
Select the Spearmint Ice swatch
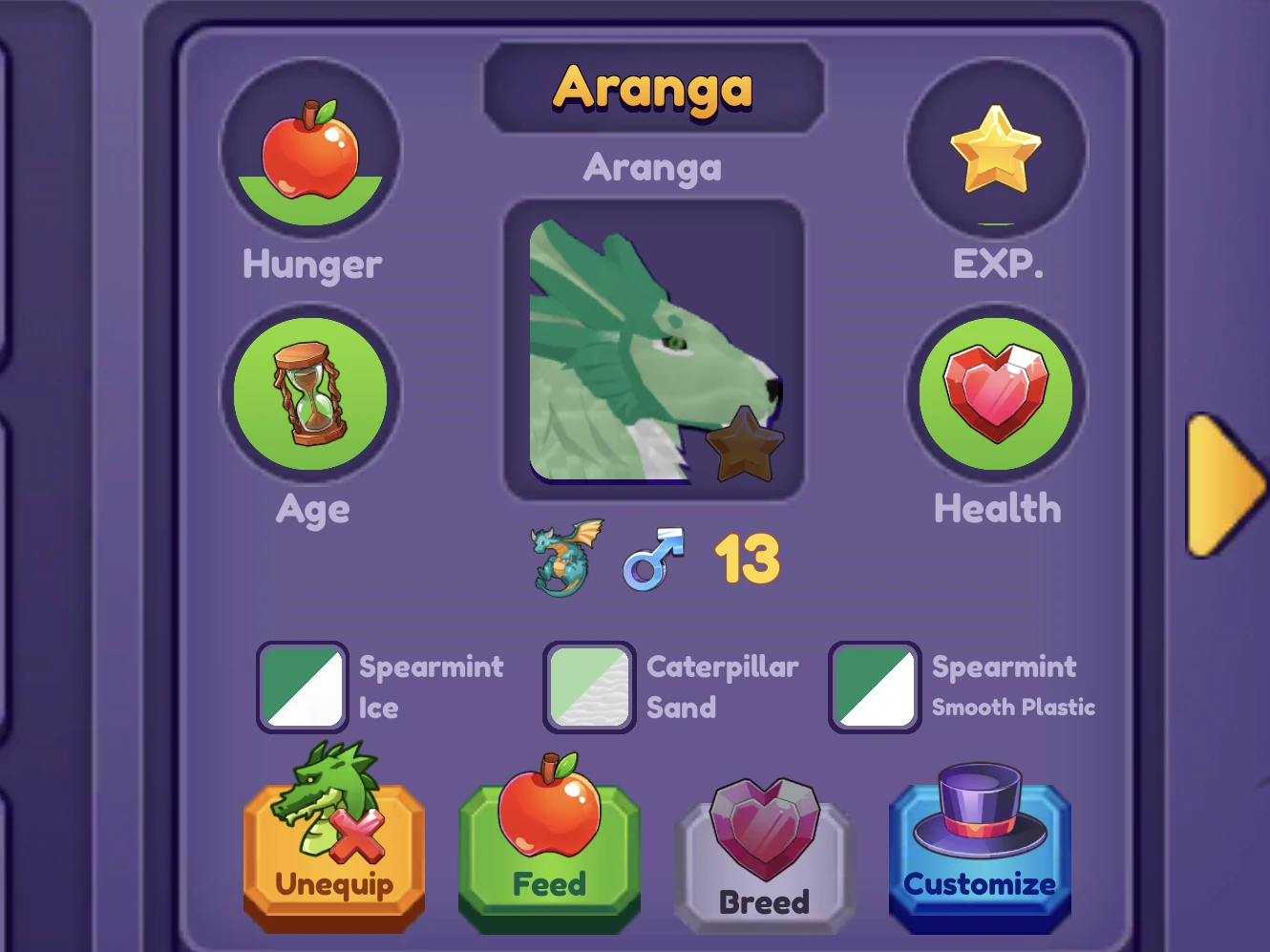(302, 687)
